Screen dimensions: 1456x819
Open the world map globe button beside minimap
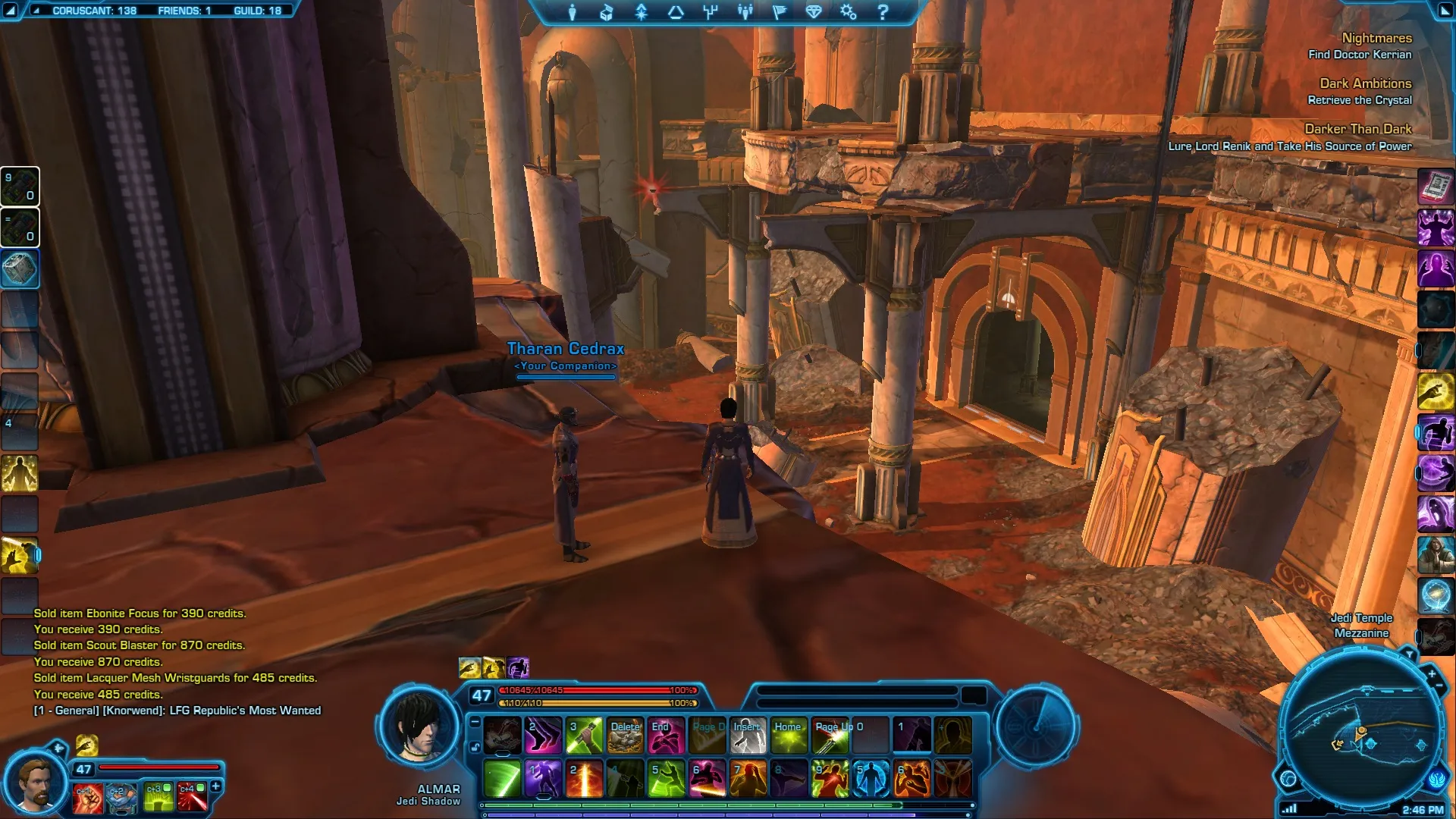coord(1288,779)
